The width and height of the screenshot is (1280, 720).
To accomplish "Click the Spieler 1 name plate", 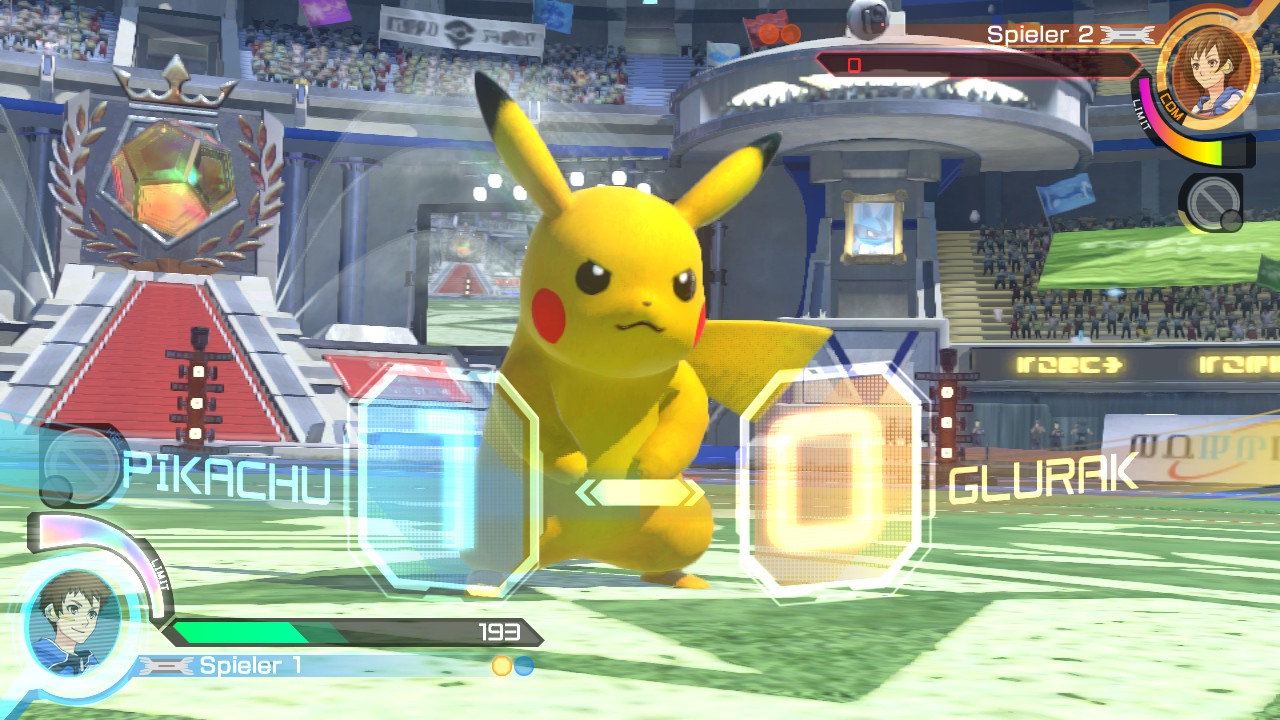I will [250, 666].
